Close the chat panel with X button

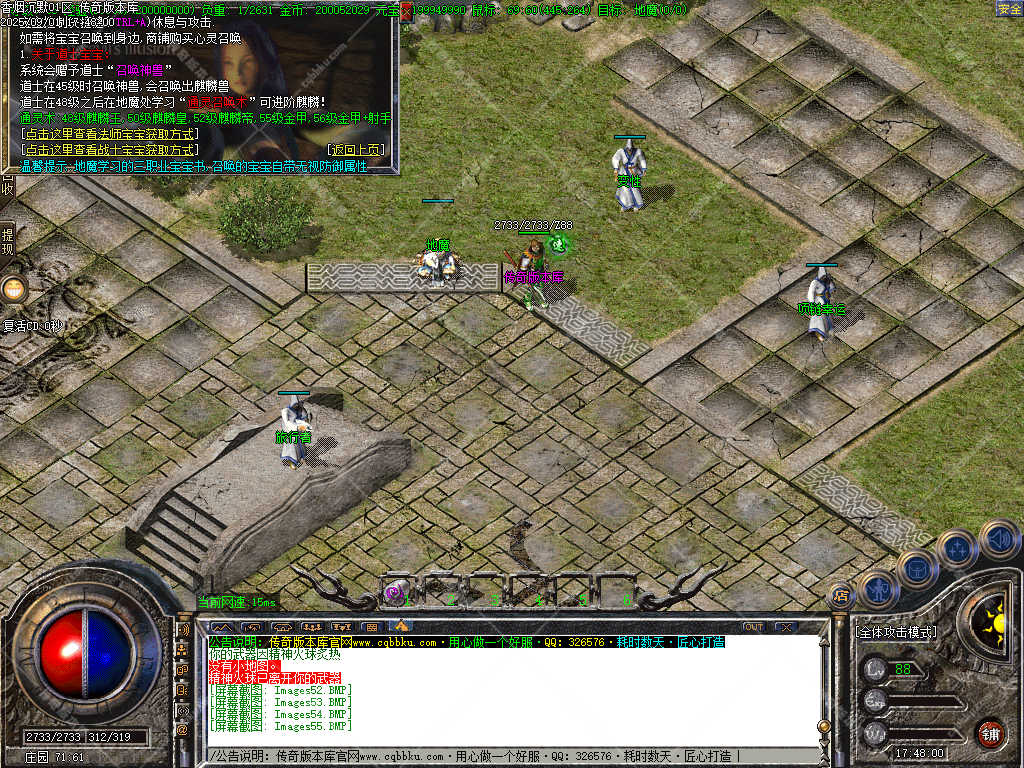click(785, 627)
